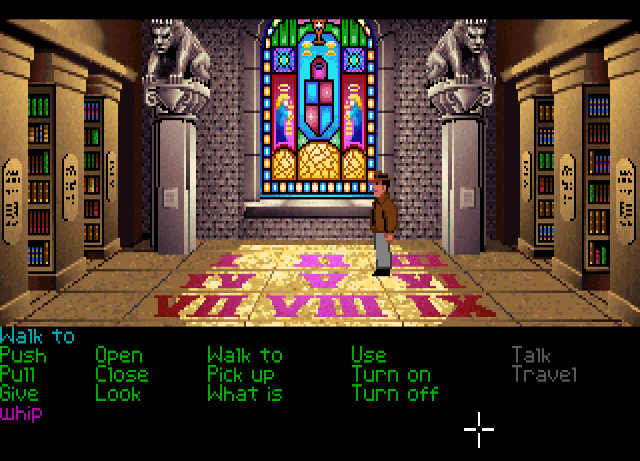Choose the Turn on verb
640x461 pixels.
coord(390,374)
